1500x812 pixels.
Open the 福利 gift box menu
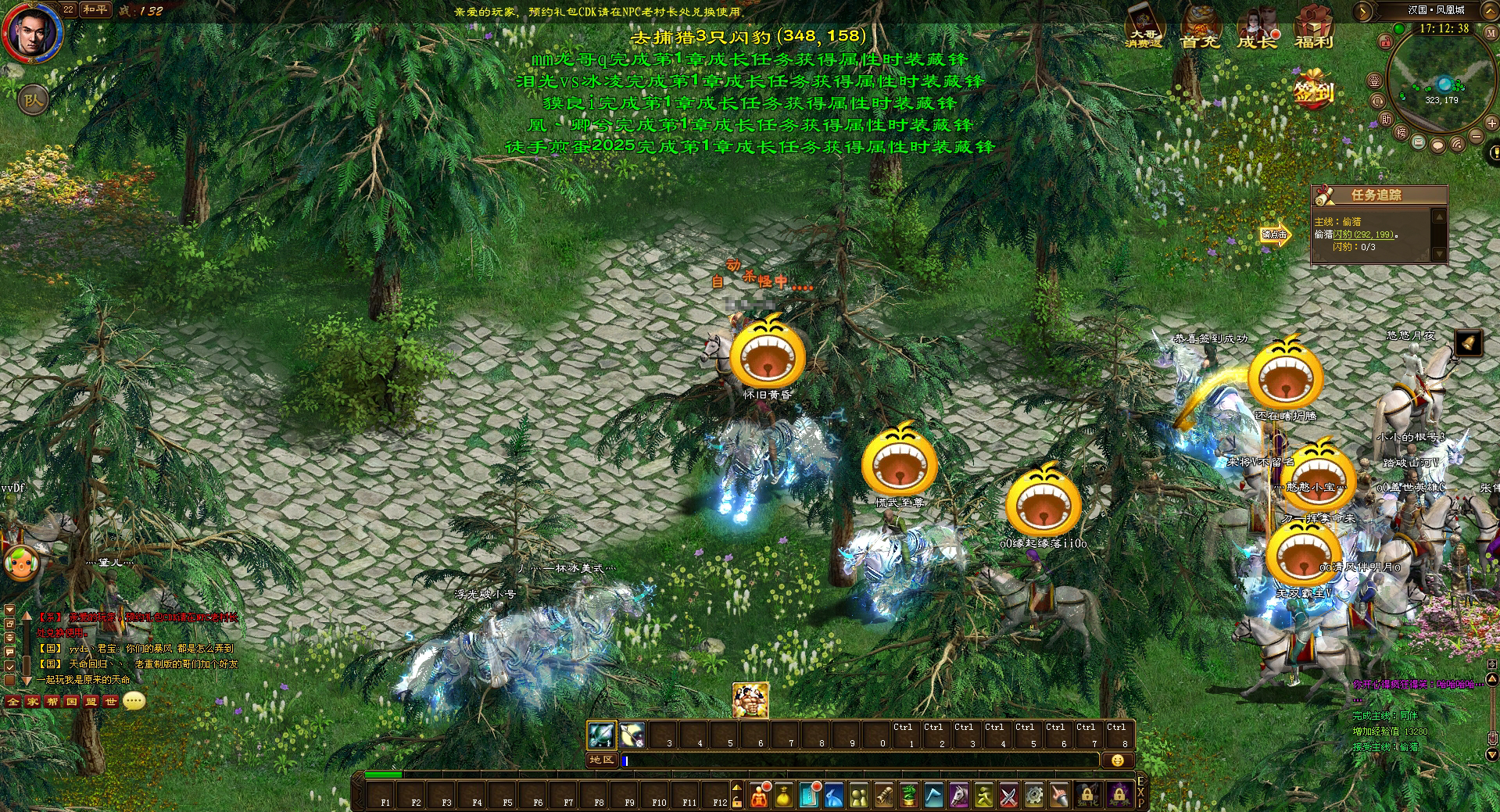click(1313, 28)
